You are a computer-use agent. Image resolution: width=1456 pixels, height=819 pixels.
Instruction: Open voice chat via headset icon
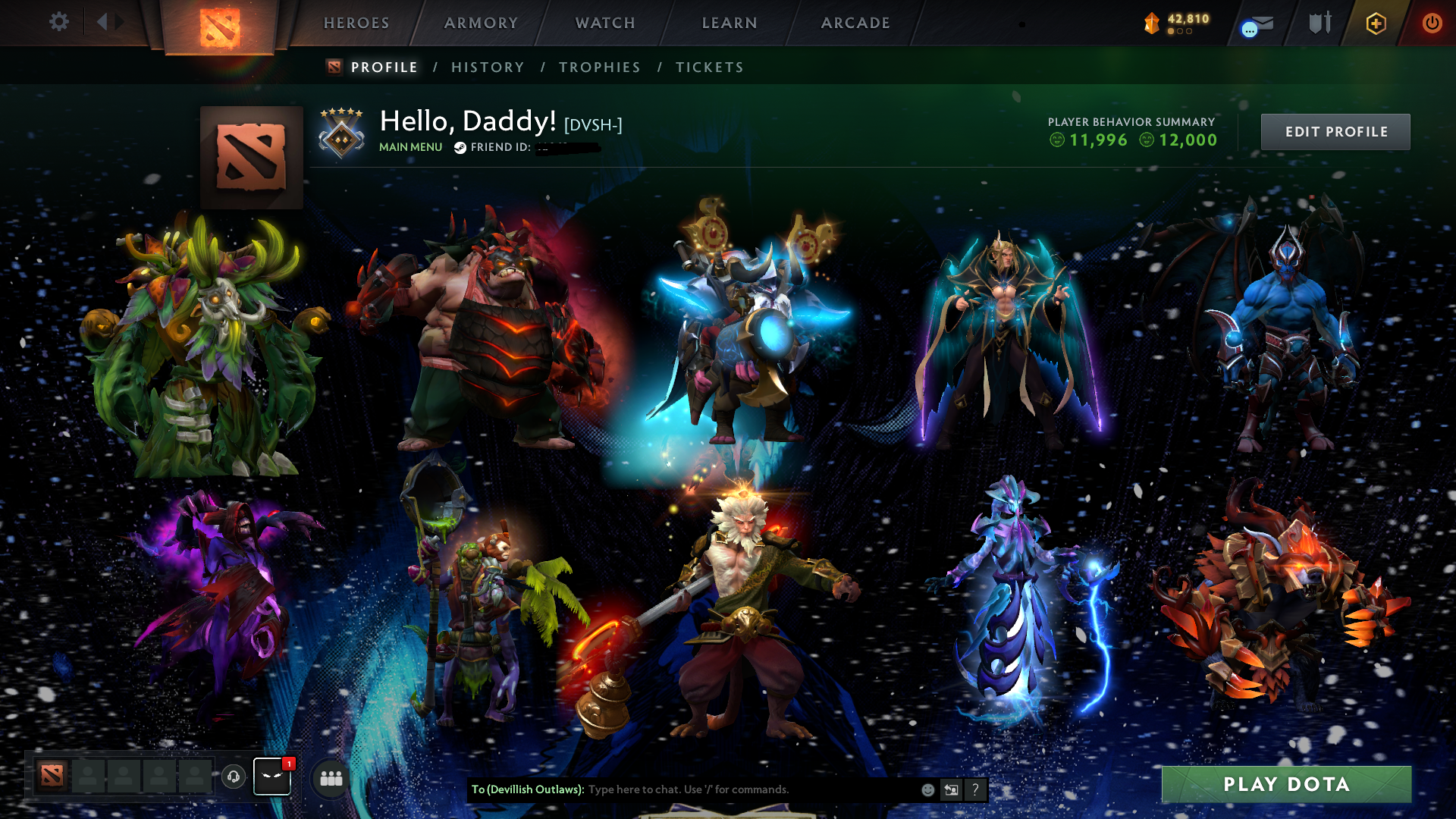coord(234,777)
